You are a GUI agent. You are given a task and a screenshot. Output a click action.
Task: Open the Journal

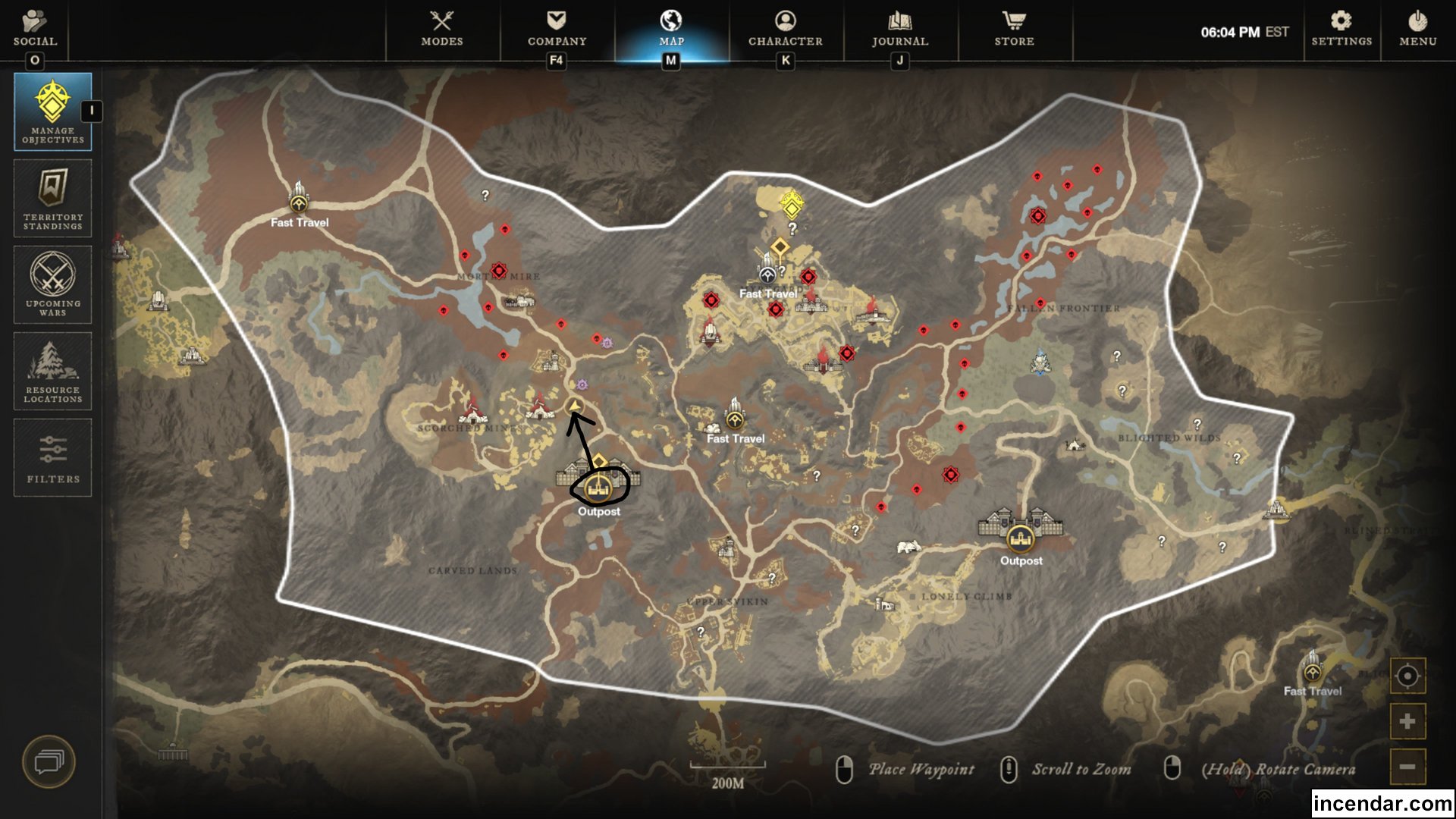coord(899,29)
